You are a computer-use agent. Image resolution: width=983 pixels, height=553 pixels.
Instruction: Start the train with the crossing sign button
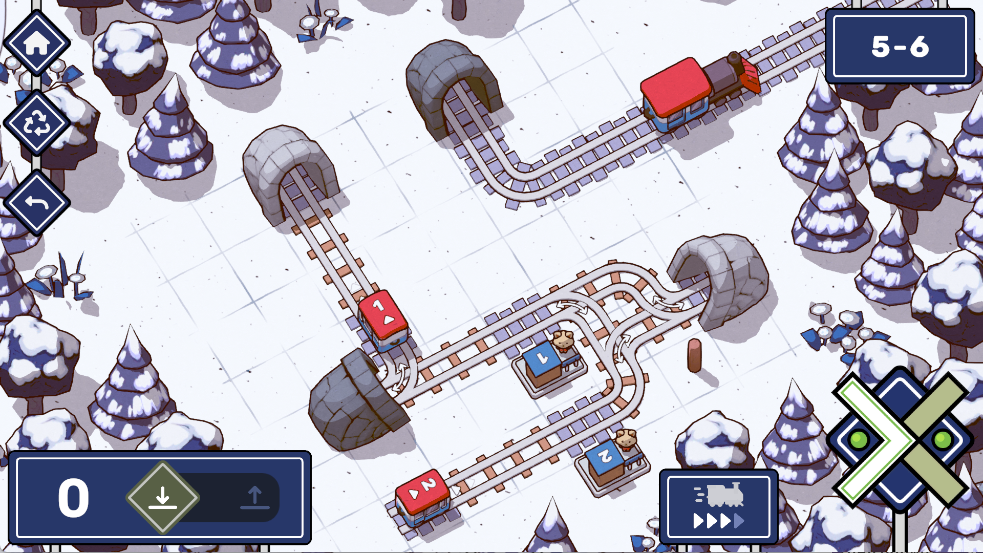point(900,440)
